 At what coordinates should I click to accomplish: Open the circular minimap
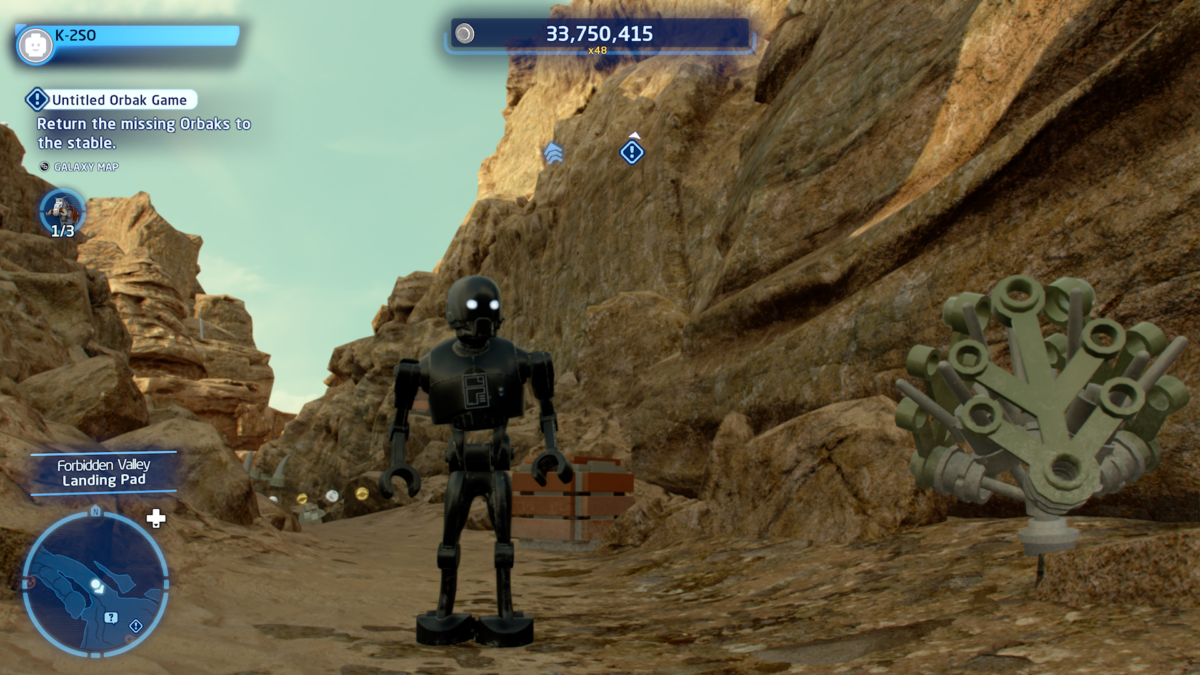(95, 583)
